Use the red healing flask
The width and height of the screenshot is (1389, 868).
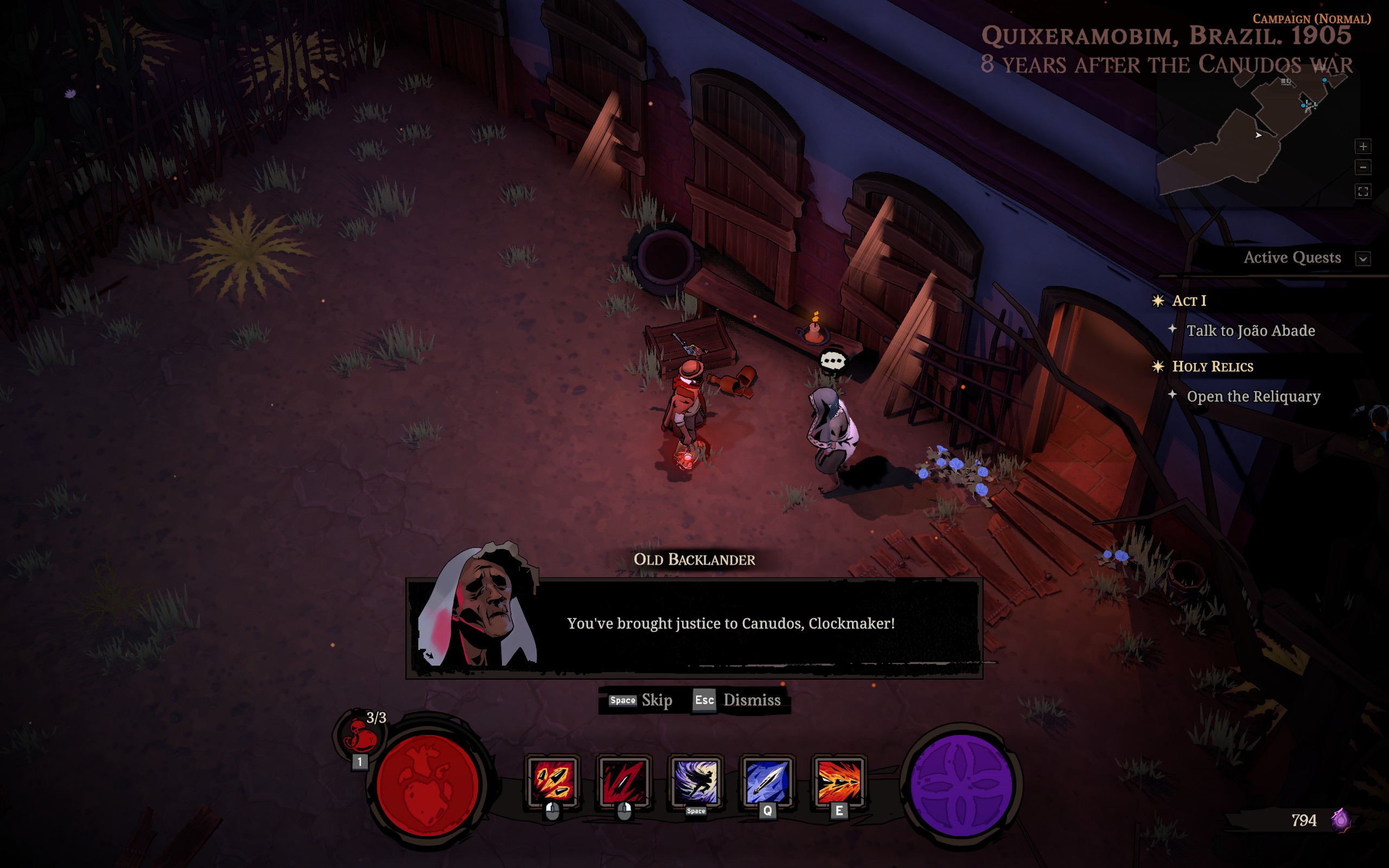pos(360,736)
